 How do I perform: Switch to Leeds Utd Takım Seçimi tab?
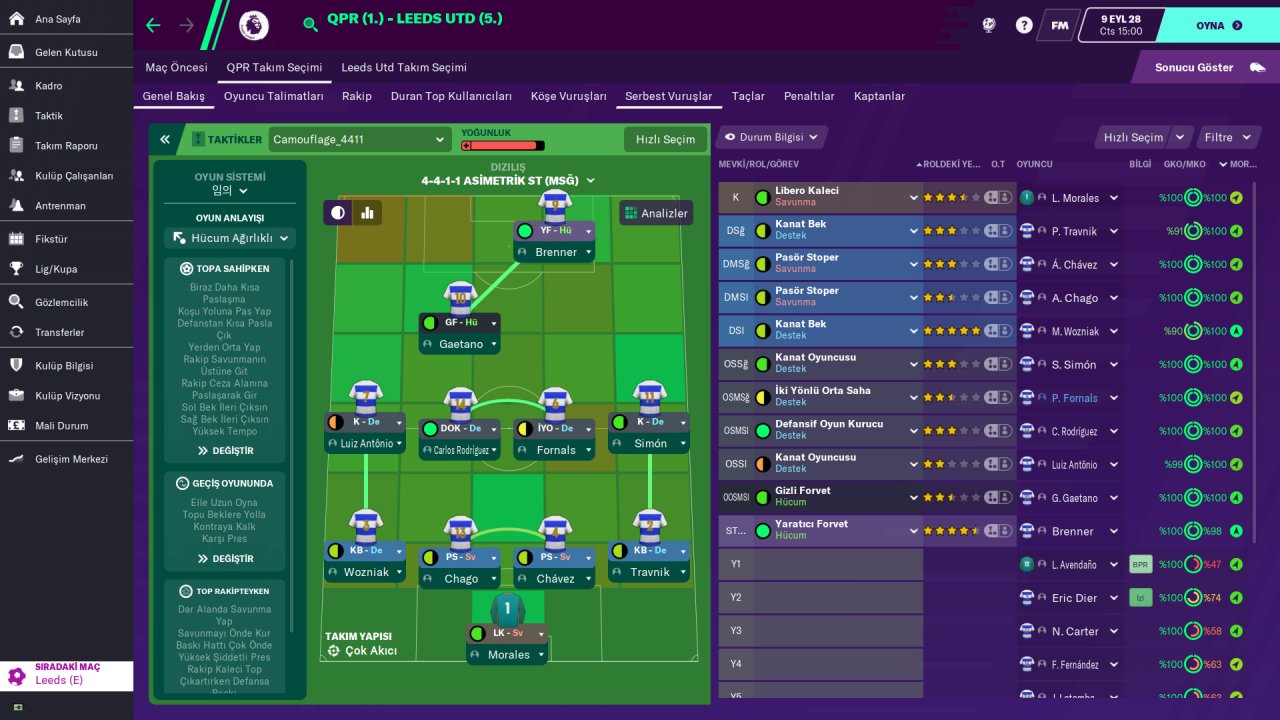(x=404, y=67)
